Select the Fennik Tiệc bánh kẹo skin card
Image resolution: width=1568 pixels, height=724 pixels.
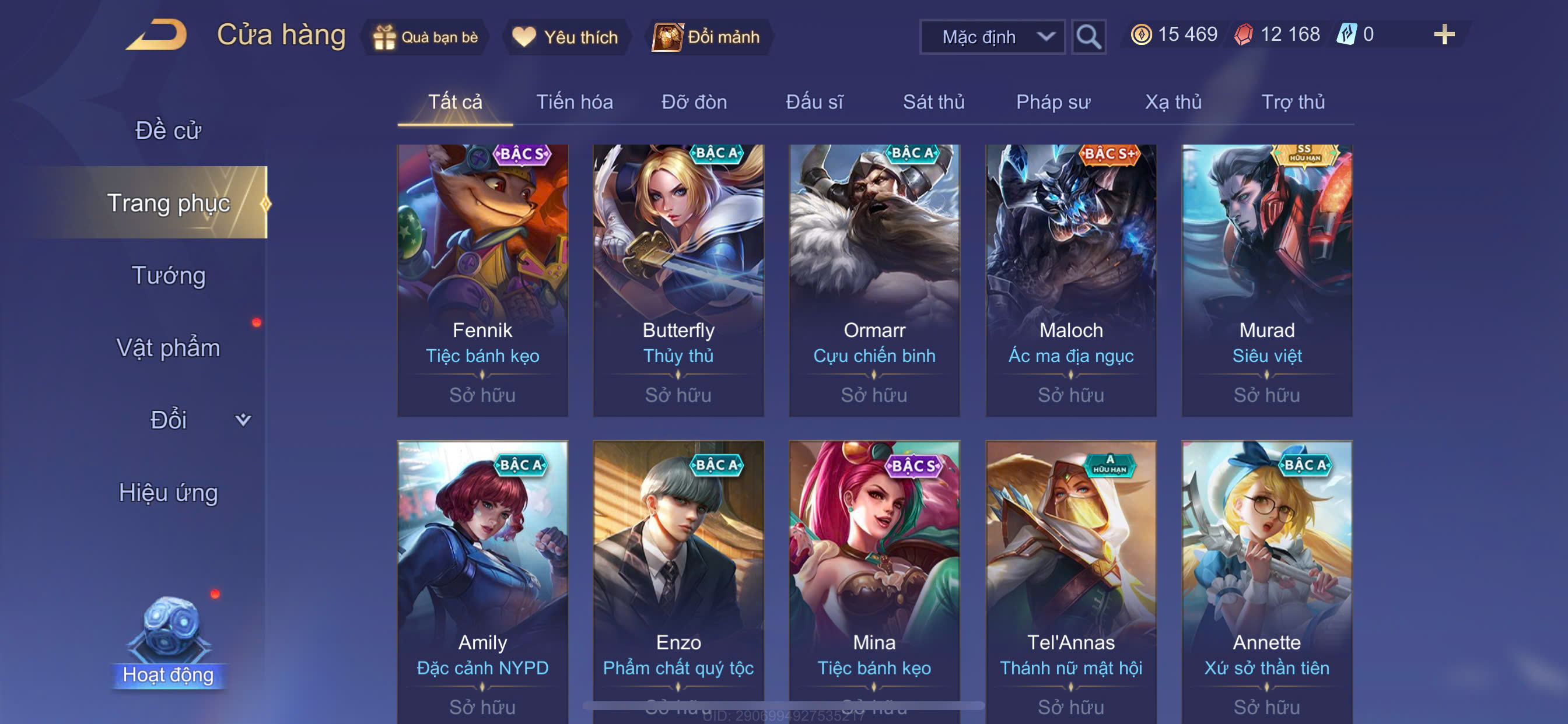coord(482,280)
